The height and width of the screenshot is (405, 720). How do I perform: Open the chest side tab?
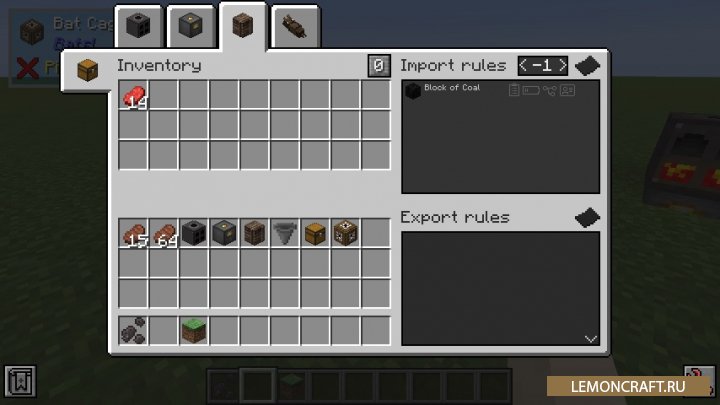87,71
